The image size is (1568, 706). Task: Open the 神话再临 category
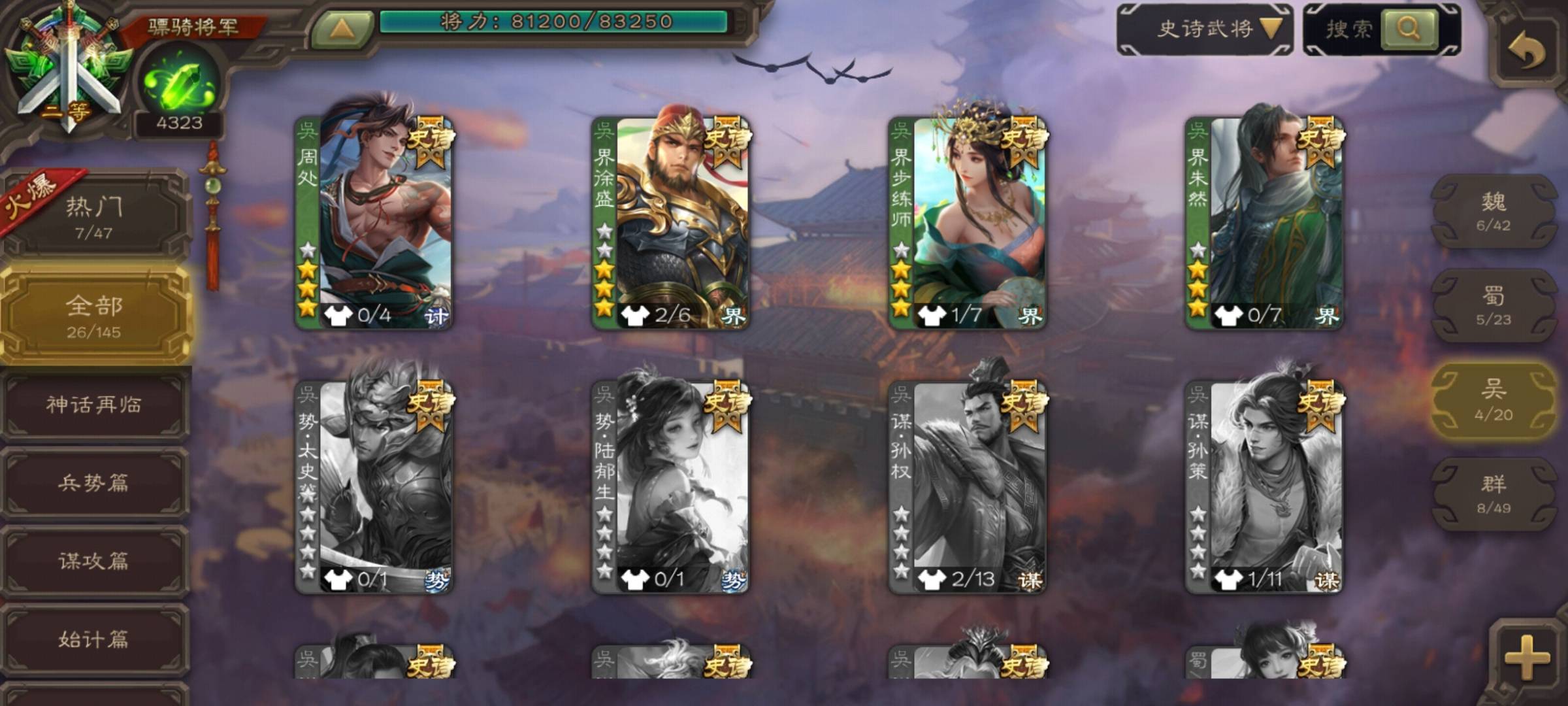pyautogui.click(x=94, y=405)
